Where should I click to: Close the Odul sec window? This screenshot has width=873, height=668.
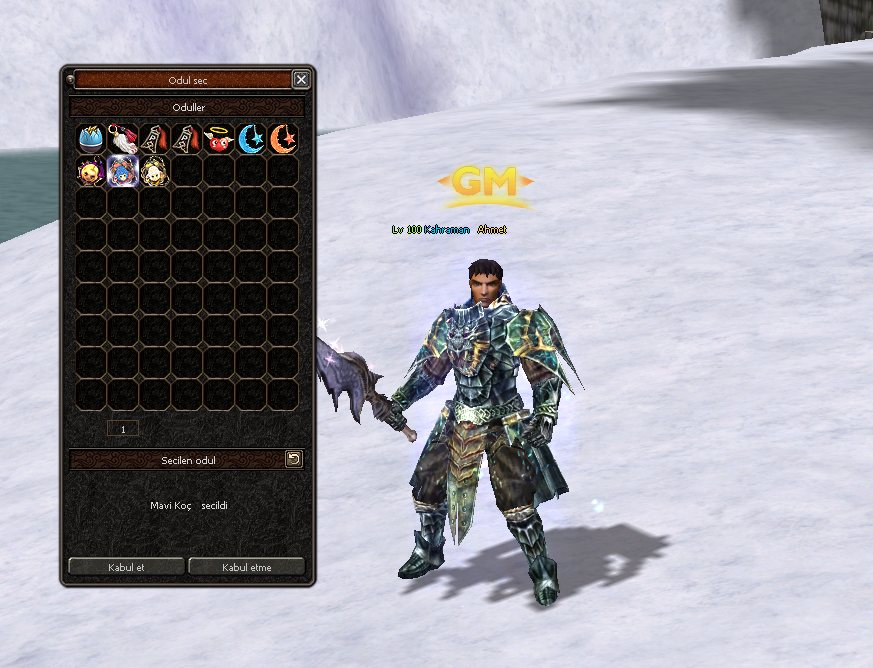click(x=300, y=79)
